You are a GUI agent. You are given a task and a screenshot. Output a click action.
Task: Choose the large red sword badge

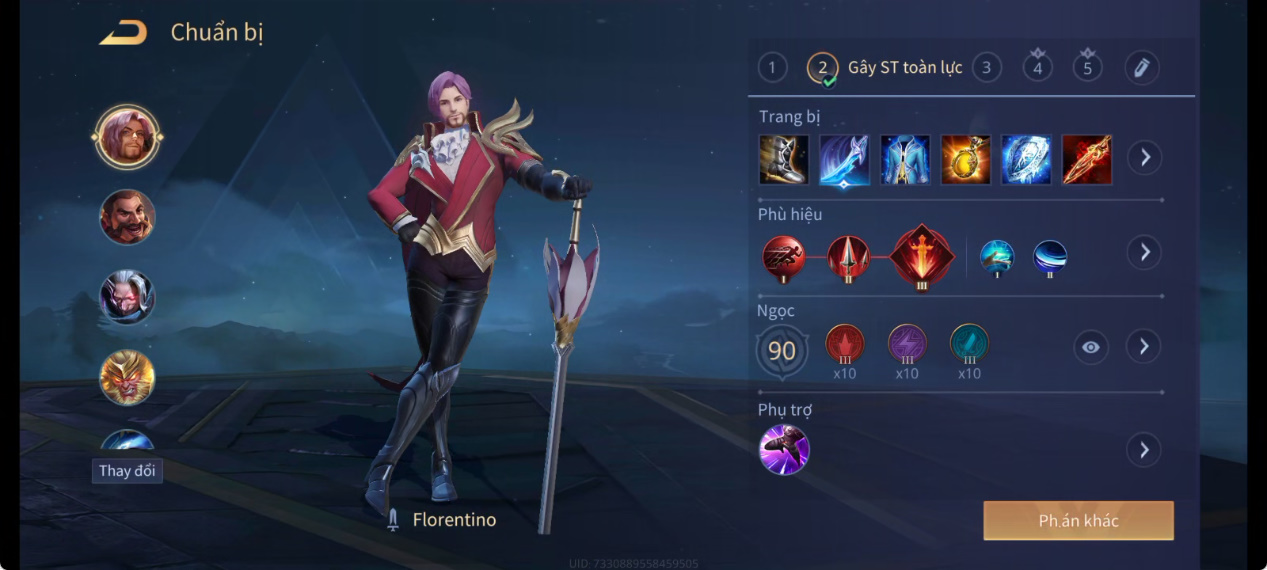922,257
